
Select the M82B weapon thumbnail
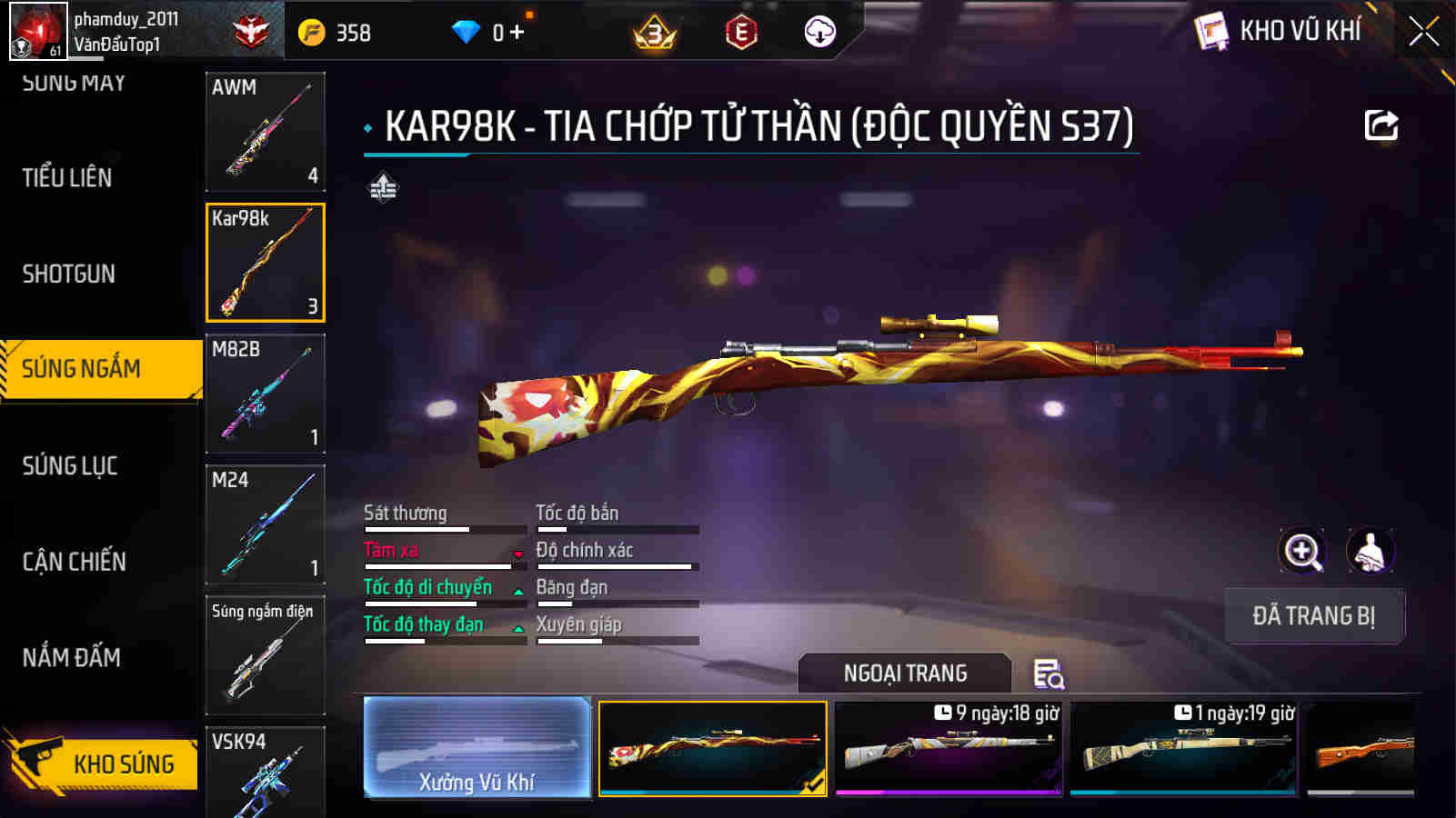(265, 393)
